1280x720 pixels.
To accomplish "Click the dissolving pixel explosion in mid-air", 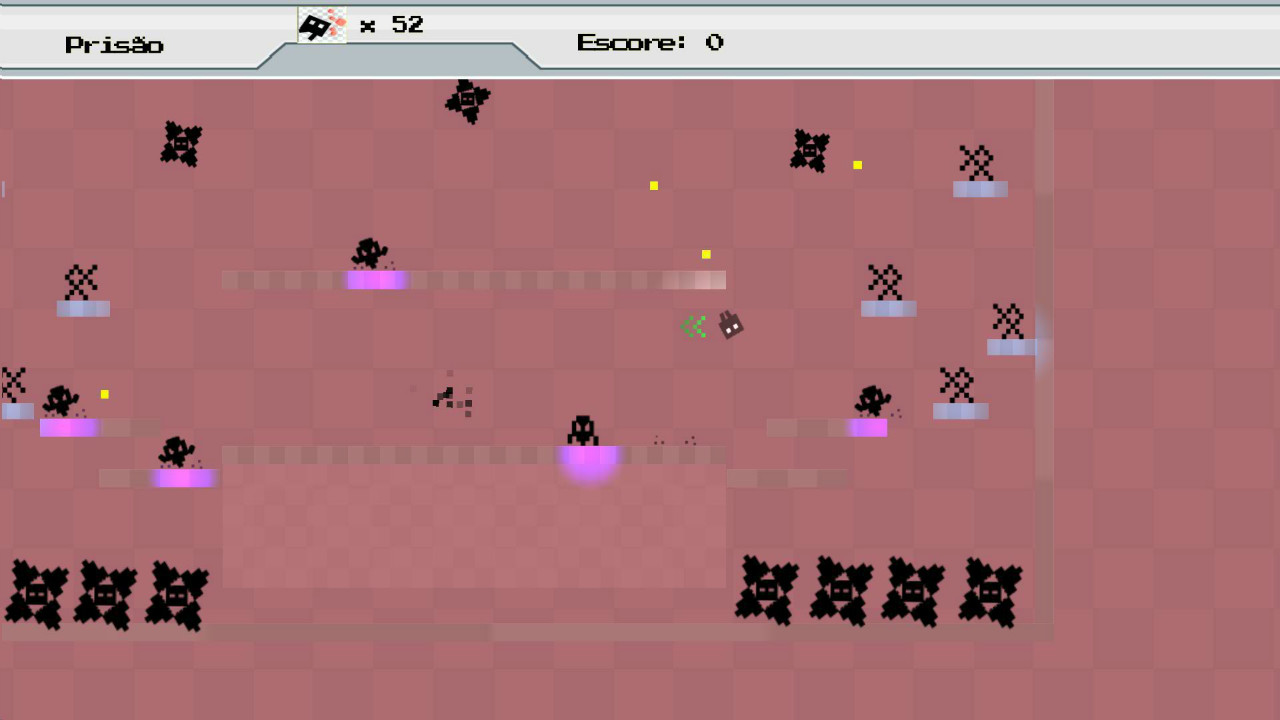I will click(x=452, y=397).
